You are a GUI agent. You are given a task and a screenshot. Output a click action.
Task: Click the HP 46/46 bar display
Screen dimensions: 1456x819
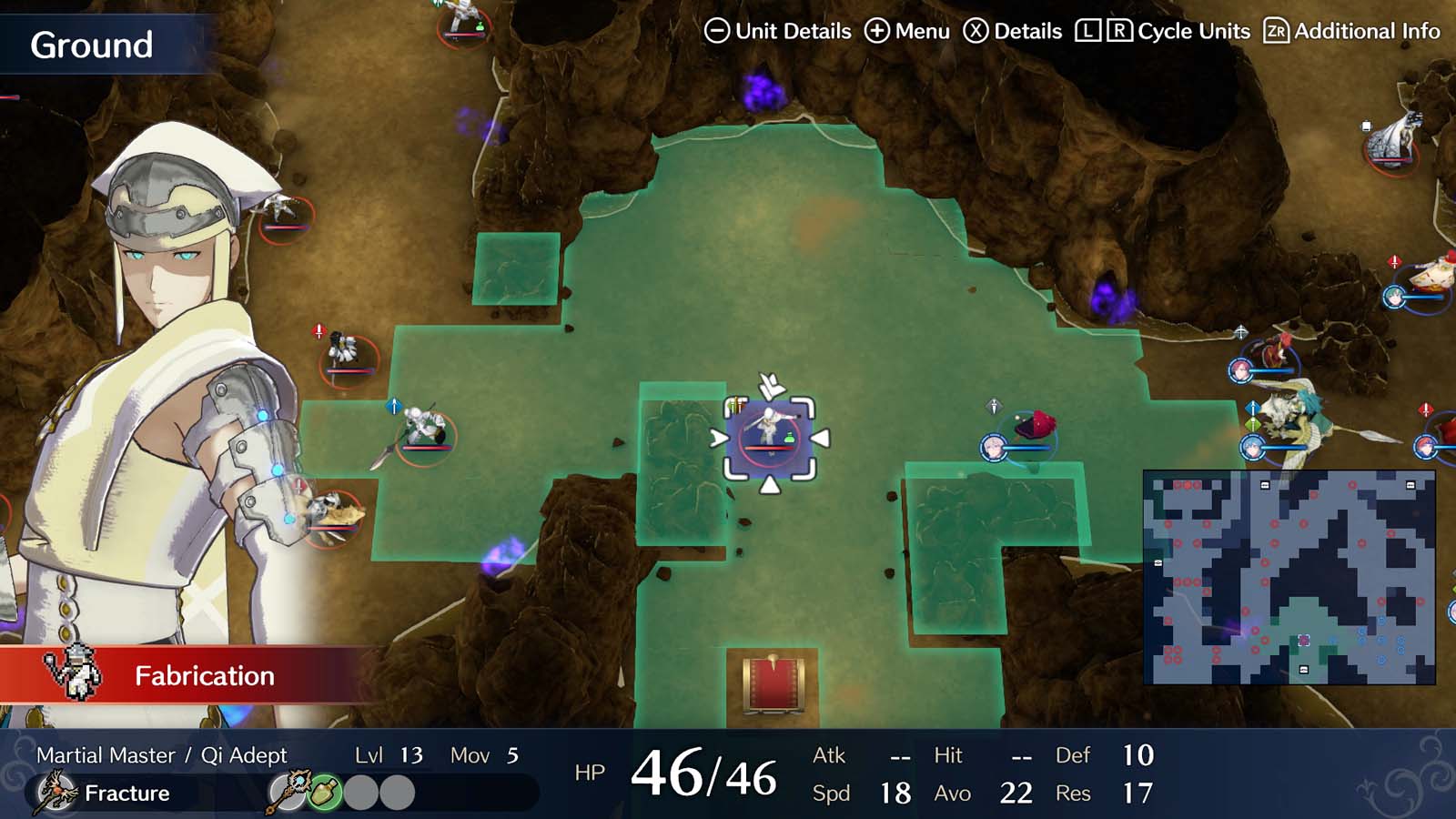tap(681, 773)
